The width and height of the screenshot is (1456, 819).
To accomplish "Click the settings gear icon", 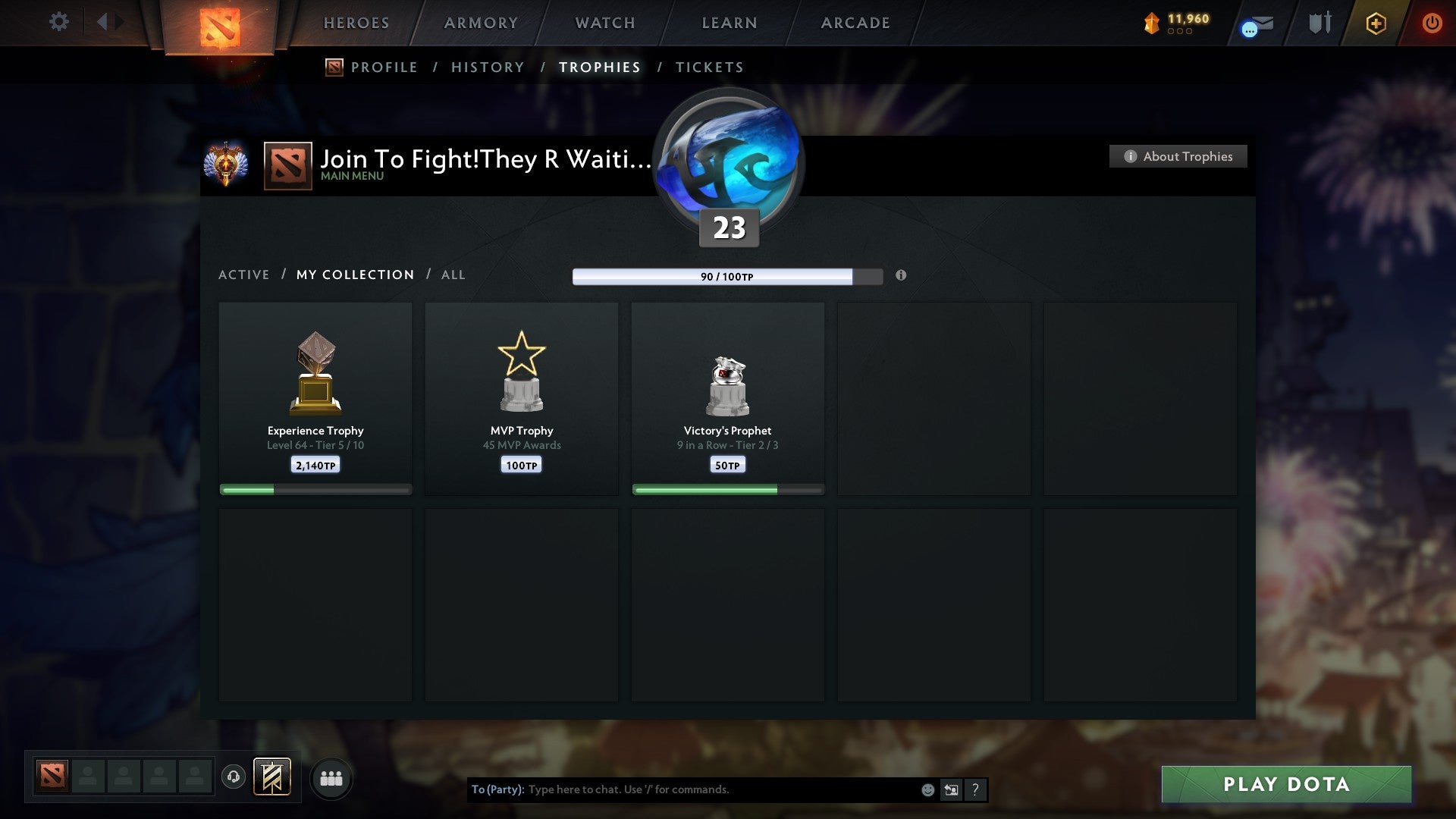I will tap(58, 22).
